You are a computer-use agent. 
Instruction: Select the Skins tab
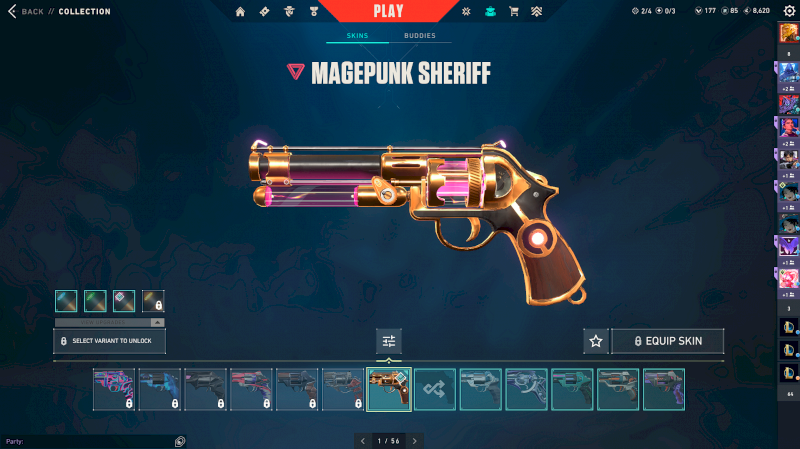pyautogui.click(x=357, y=36)
